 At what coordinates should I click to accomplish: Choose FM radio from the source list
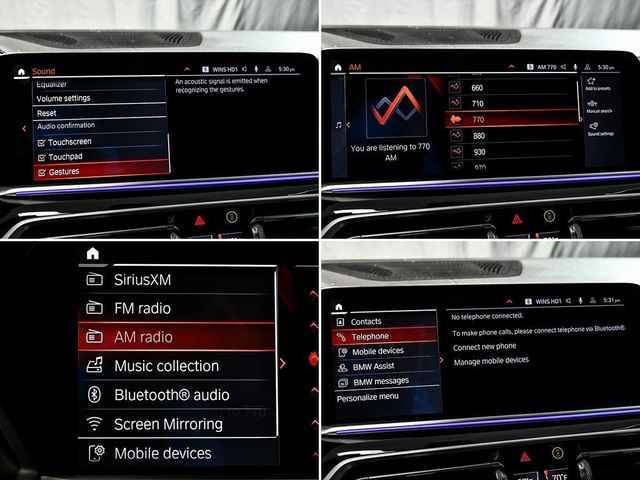[x=142, y=308]
